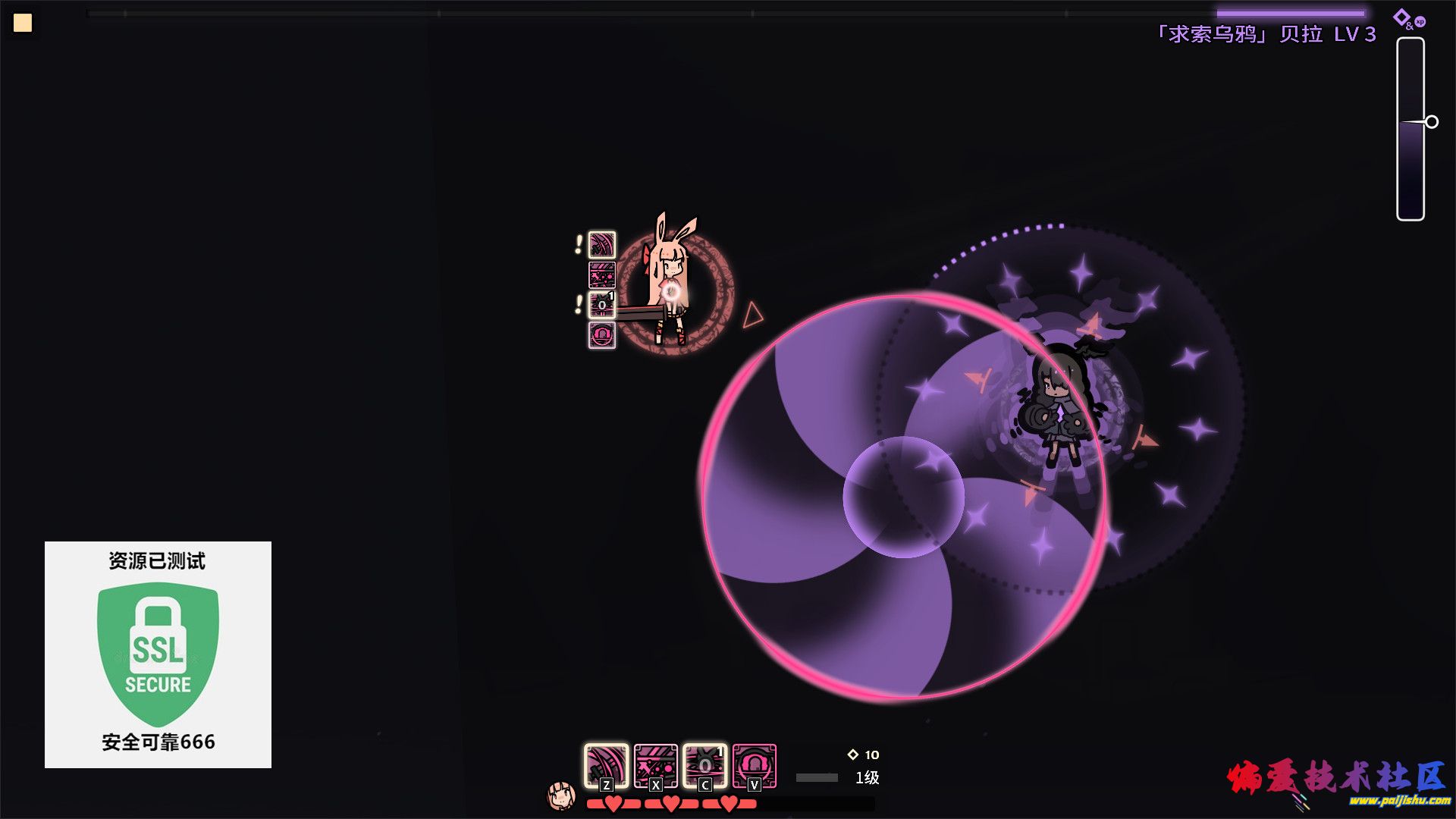
Task: Click the yellow square button
Action: [23, 23]
